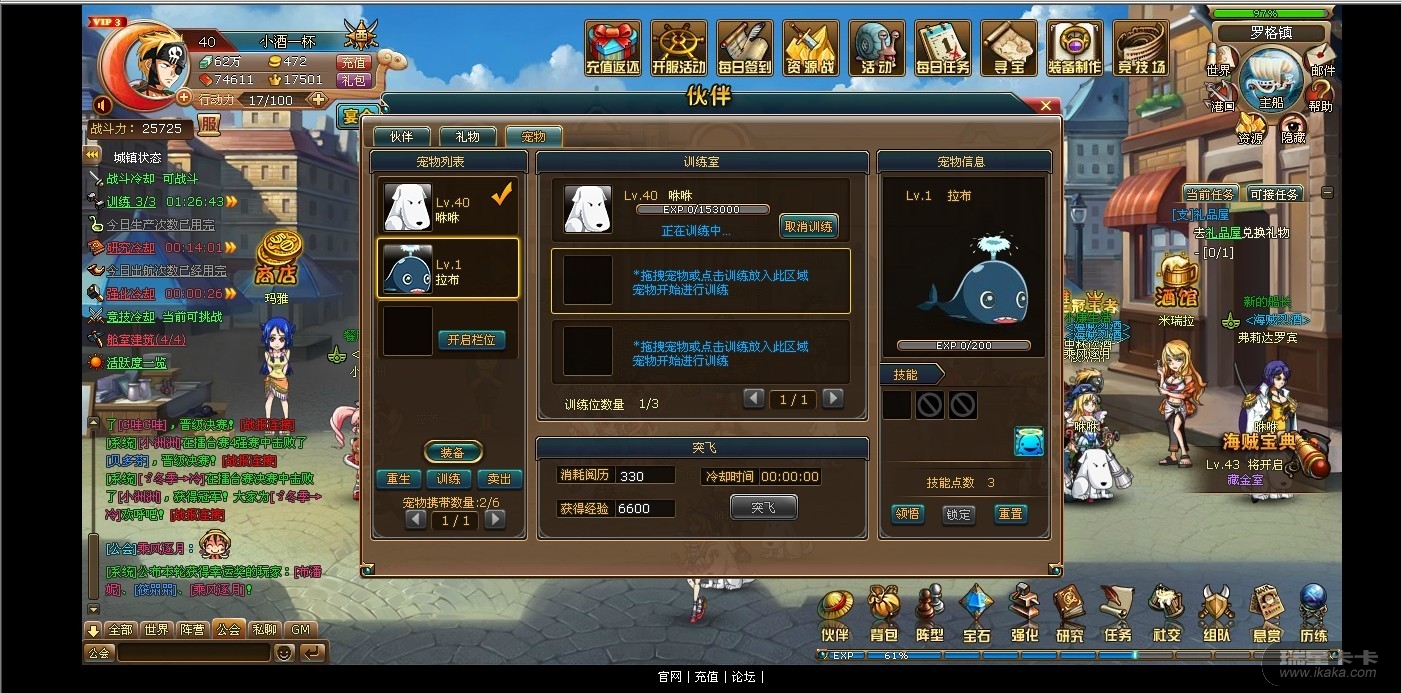Open the 每日签到 daily sign-in icon
This screenshot has width=1401, height=693.
coord(745,50)
